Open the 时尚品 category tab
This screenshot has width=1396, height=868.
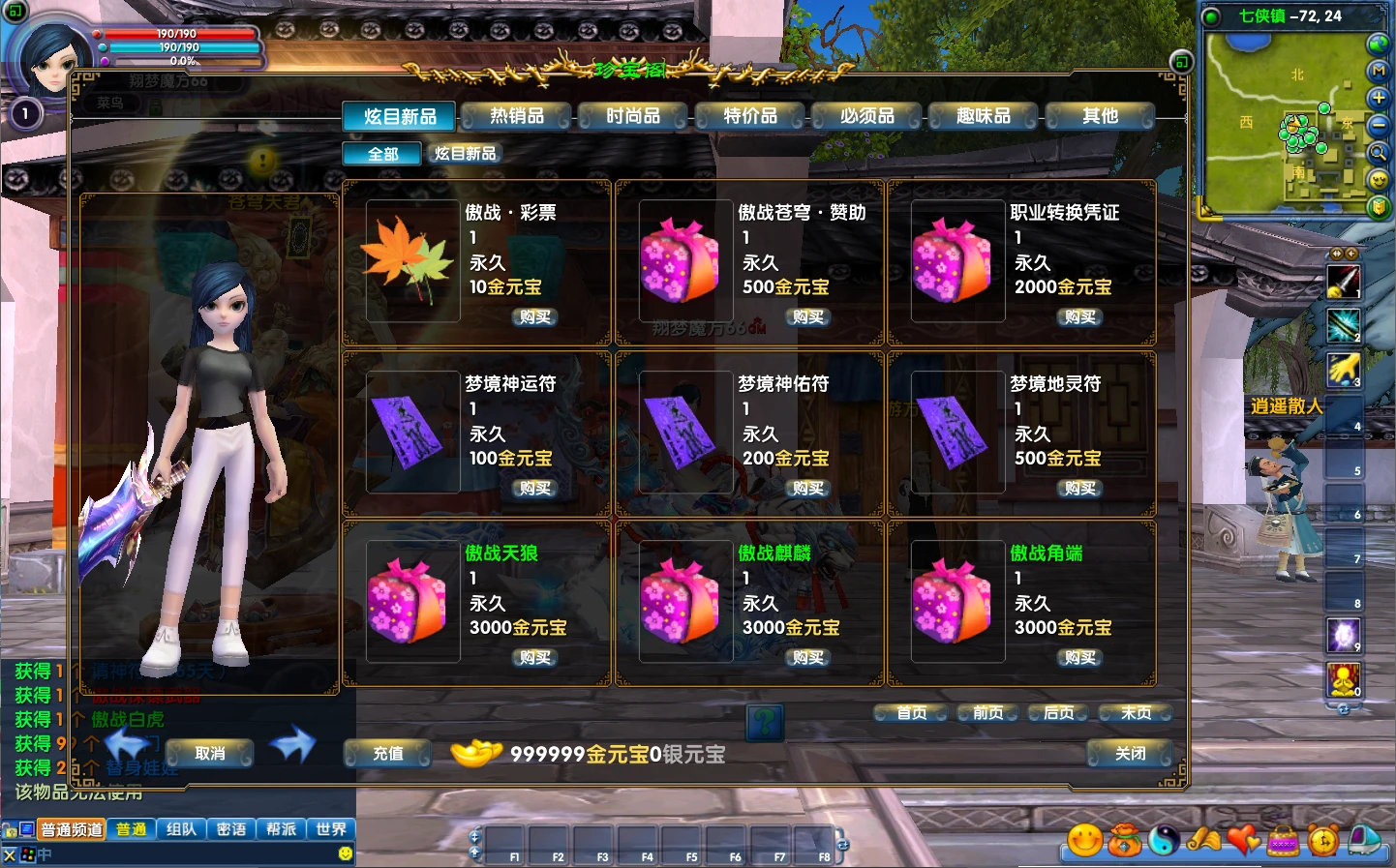click(x=633, y=116)
